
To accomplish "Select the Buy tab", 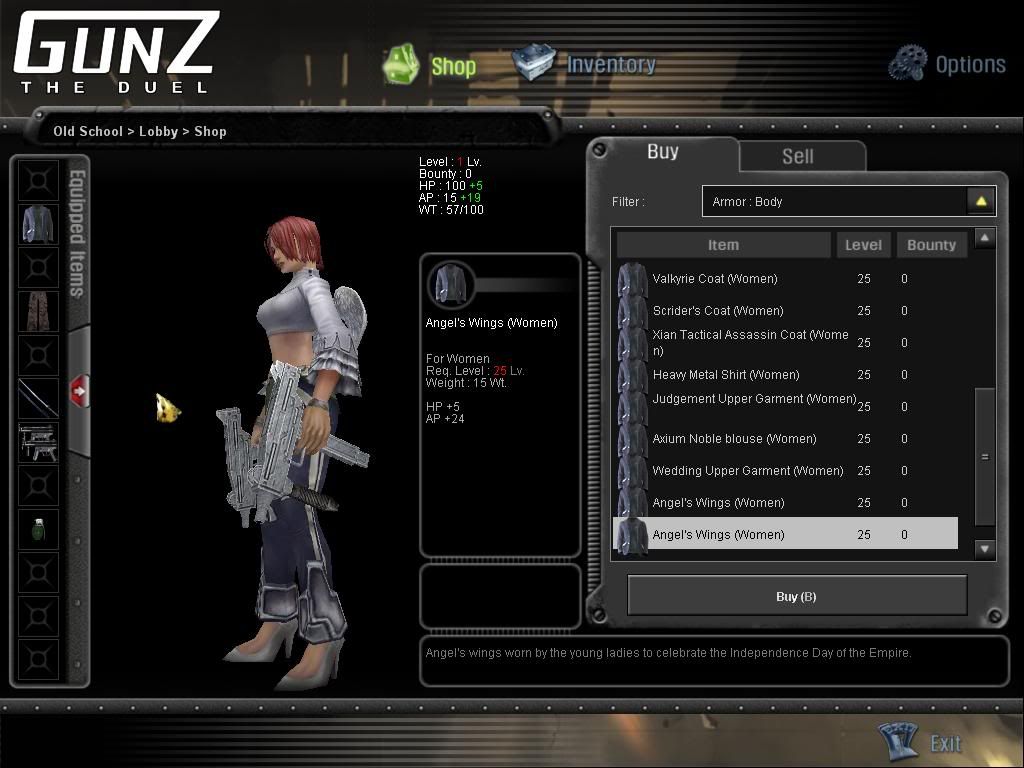I will (x=662, y=152).
